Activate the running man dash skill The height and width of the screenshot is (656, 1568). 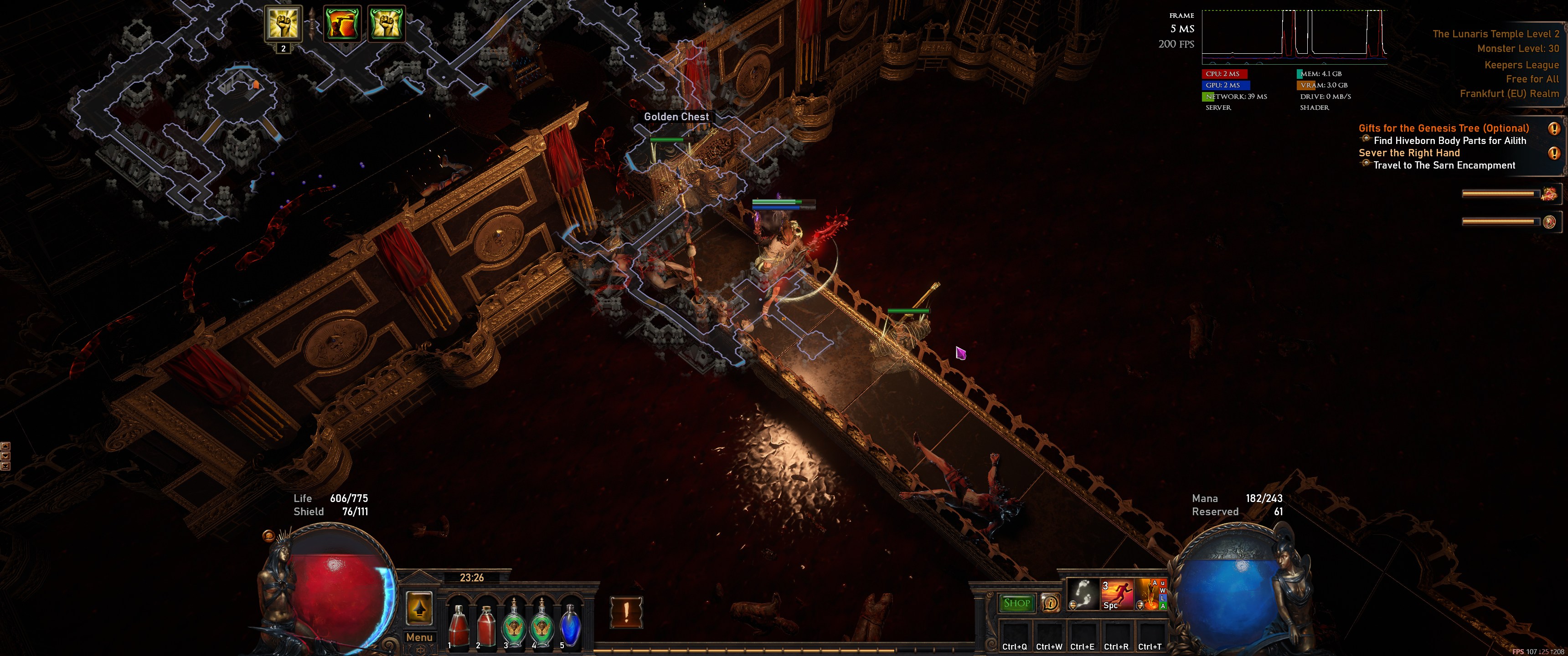1117,594
